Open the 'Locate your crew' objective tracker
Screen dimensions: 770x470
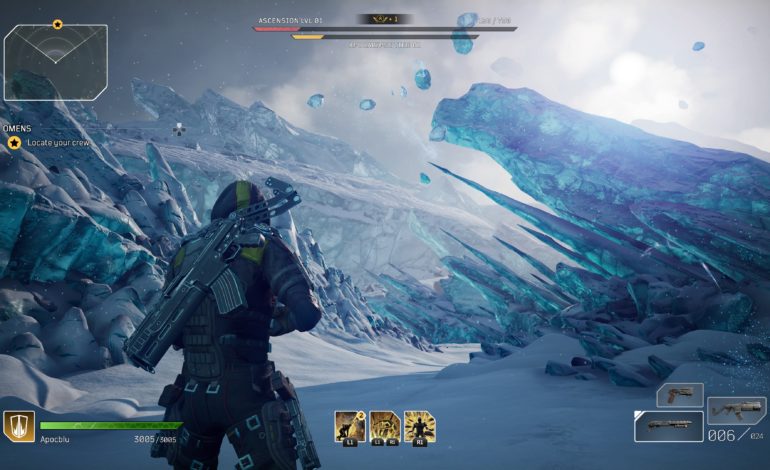pos(48,143)
